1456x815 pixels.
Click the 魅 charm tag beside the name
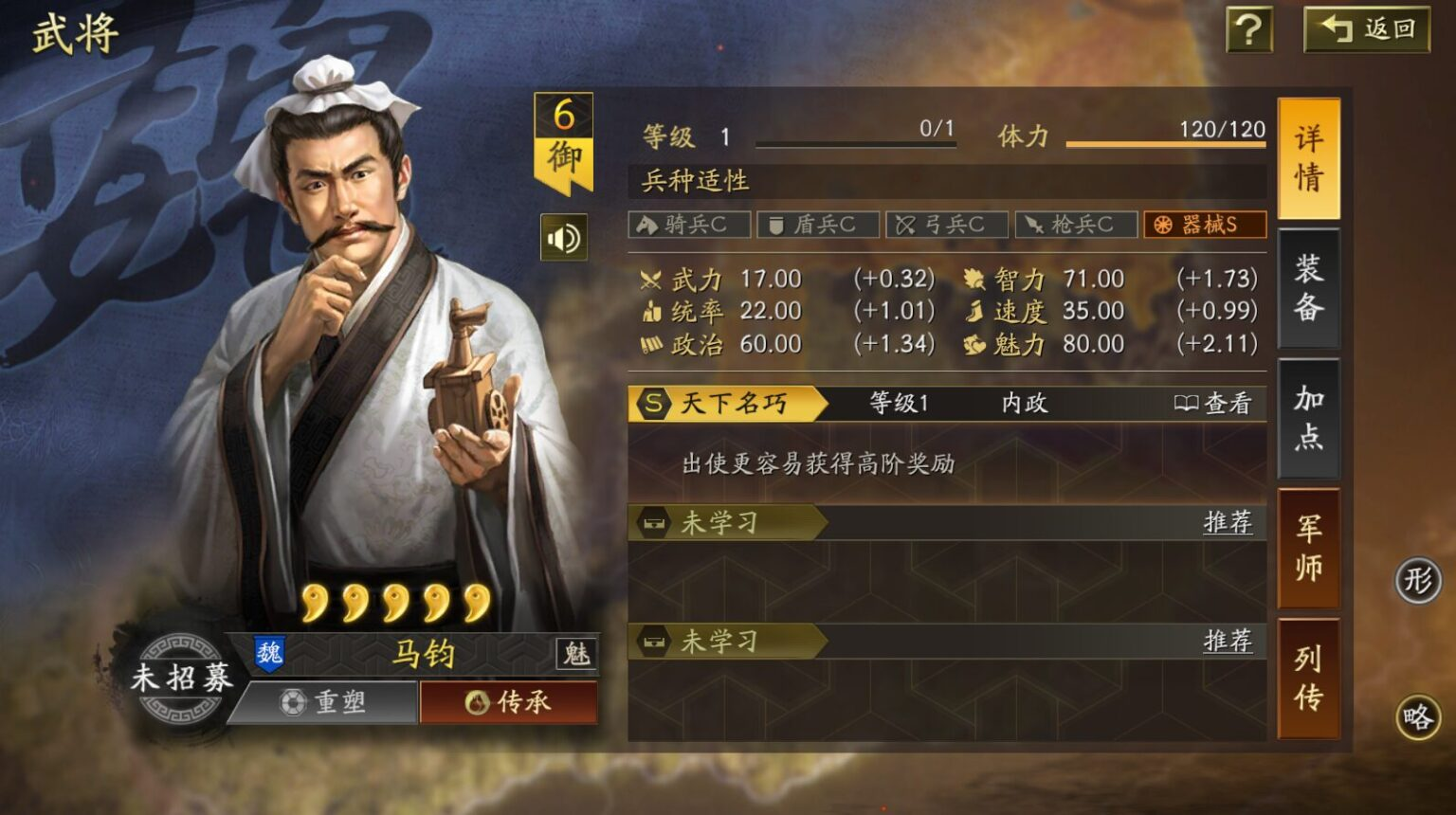(x=576, y=653)
